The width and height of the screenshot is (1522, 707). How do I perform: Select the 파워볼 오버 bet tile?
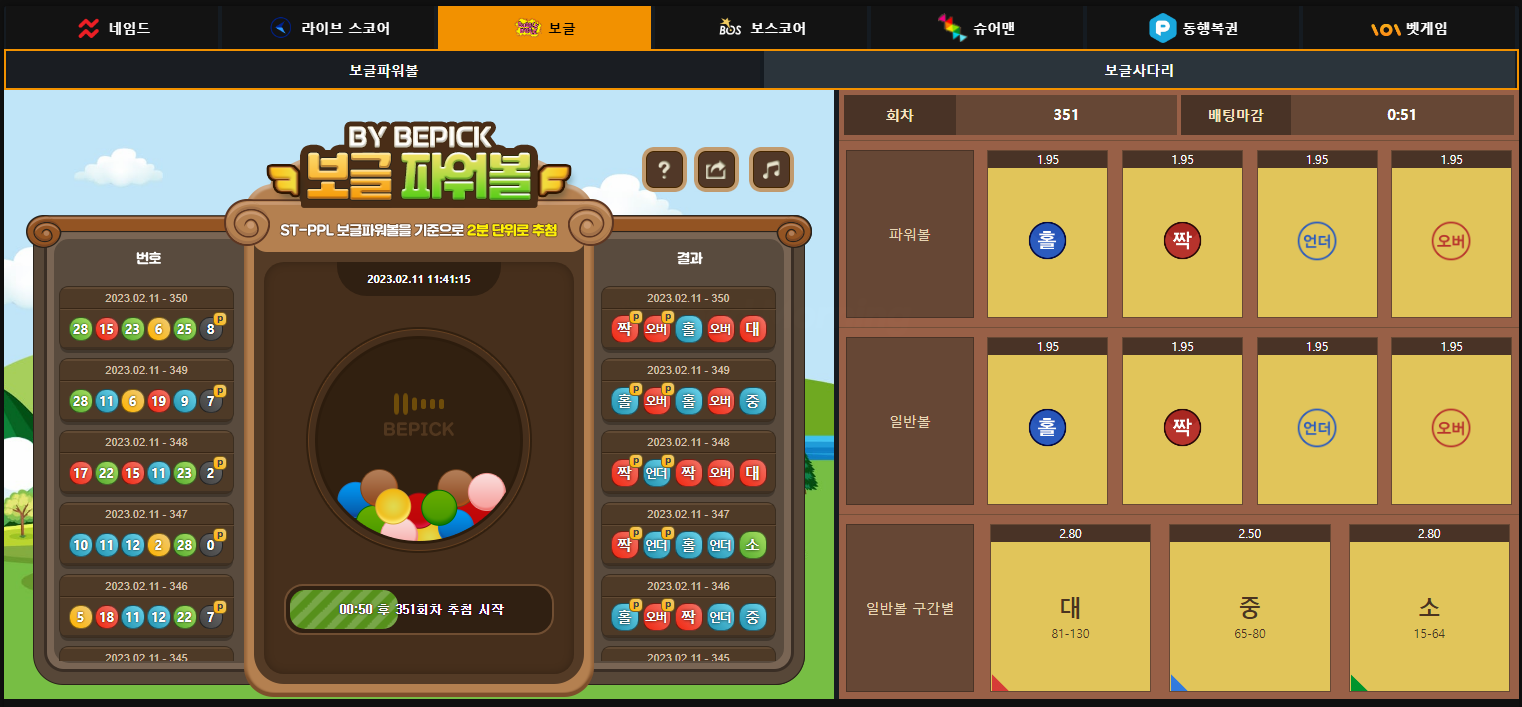click(x=1451, y=241)
